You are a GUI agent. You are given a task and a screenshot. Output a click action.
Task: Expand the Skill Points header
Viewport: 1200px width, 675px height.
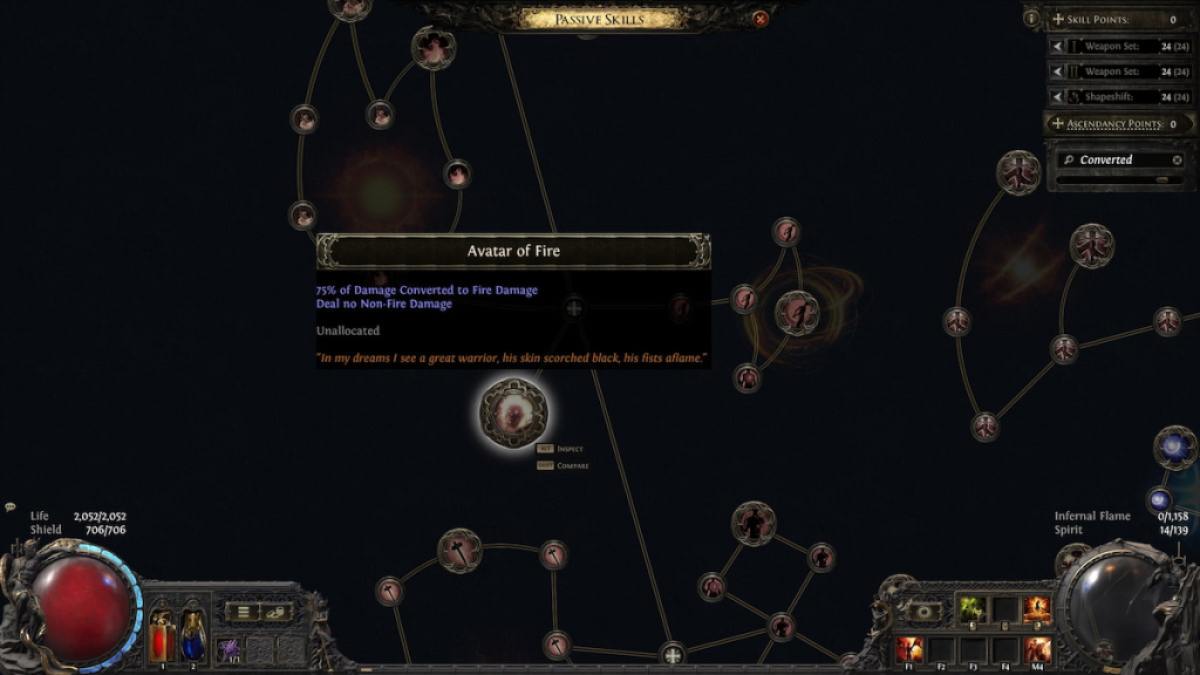point(1058,19)
